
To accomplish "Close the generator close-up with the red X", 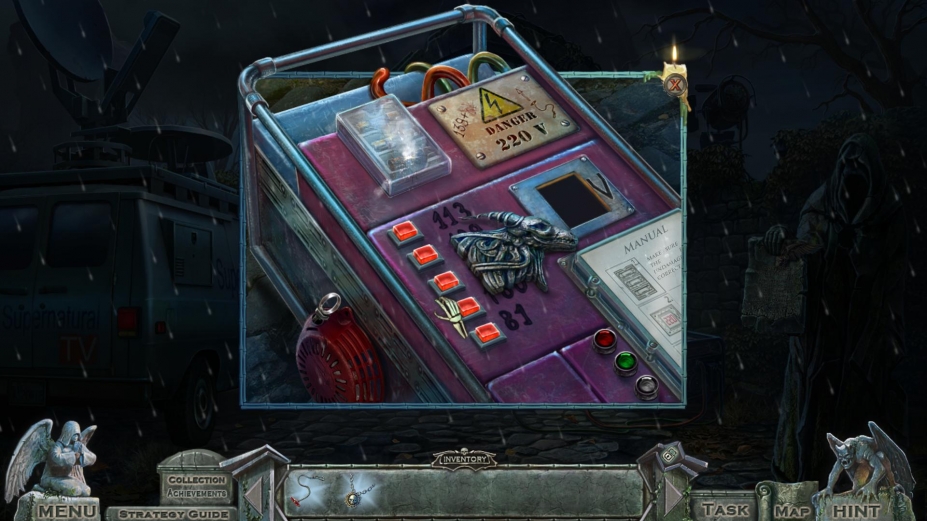I will pyautogui.click(x=676, y=84).
